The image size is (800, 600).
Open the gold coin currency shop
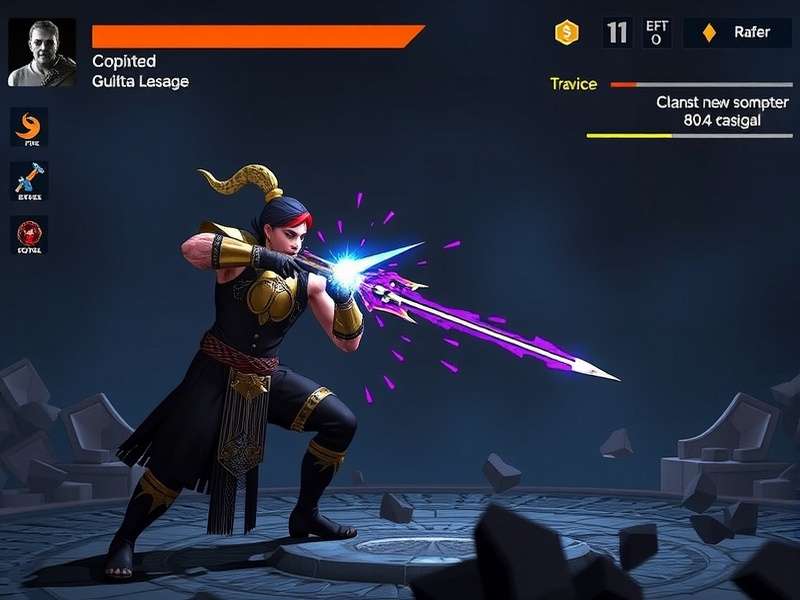tap(567, 33)
